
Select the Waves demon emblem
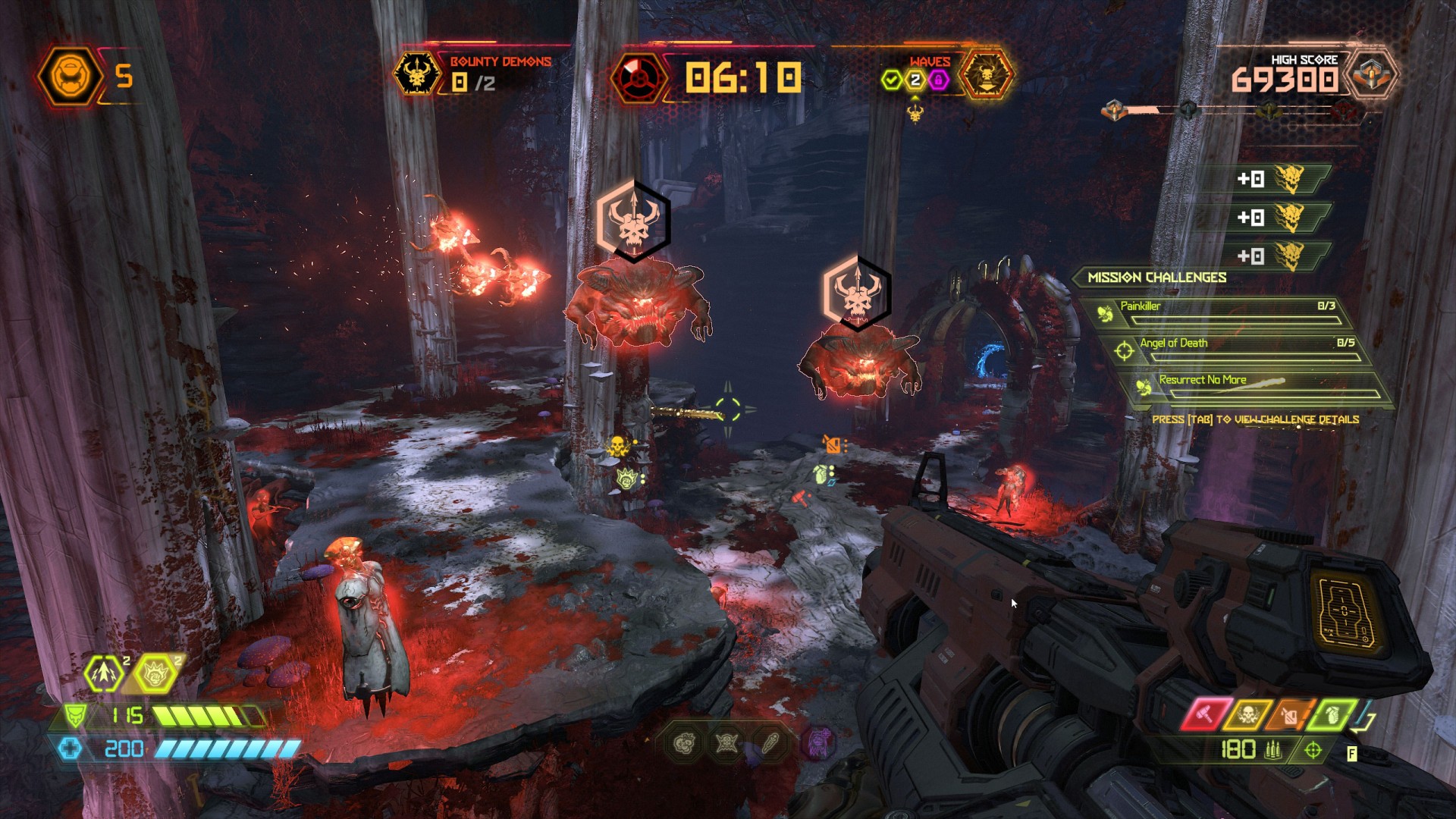[x=986, y=74]
